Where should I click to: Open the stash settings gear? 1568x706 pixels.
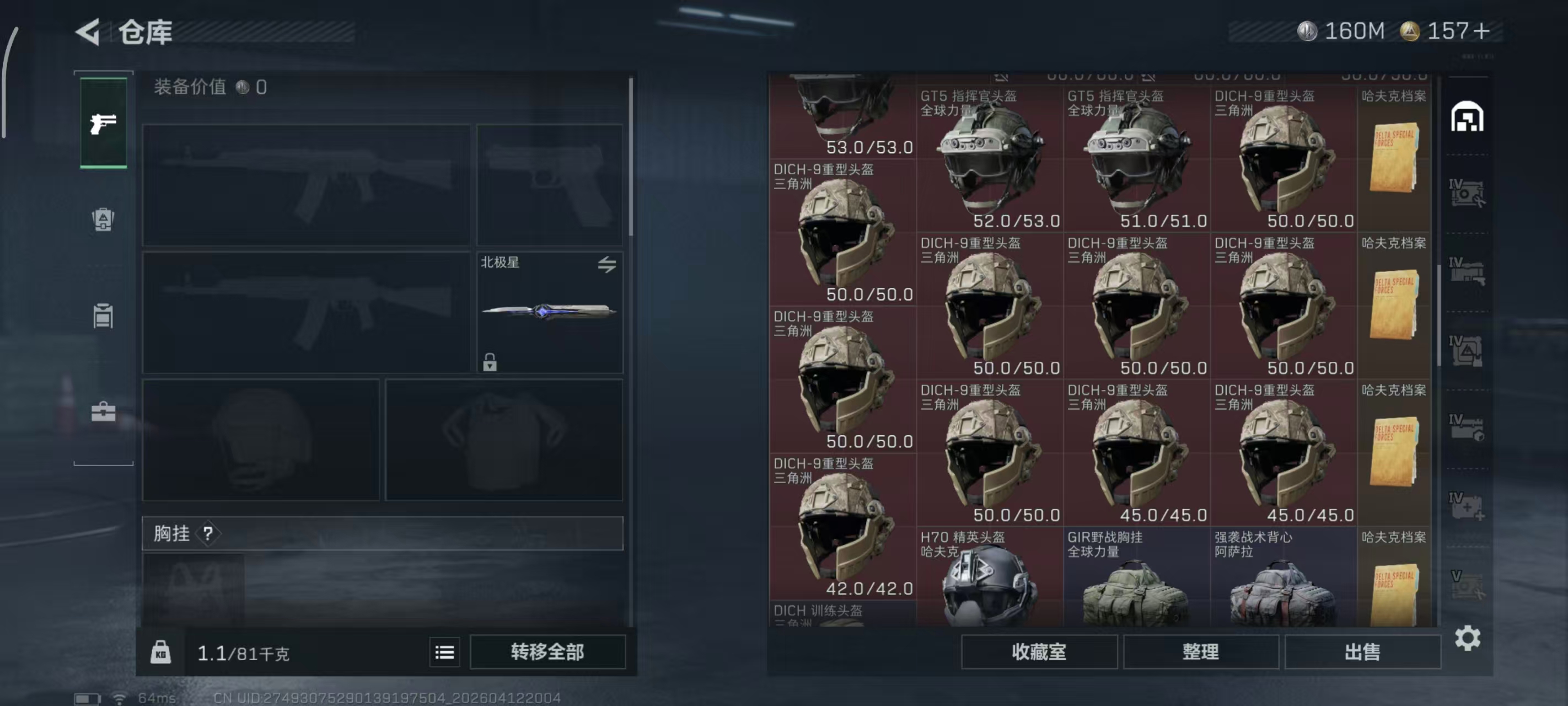coord(1467,638)
